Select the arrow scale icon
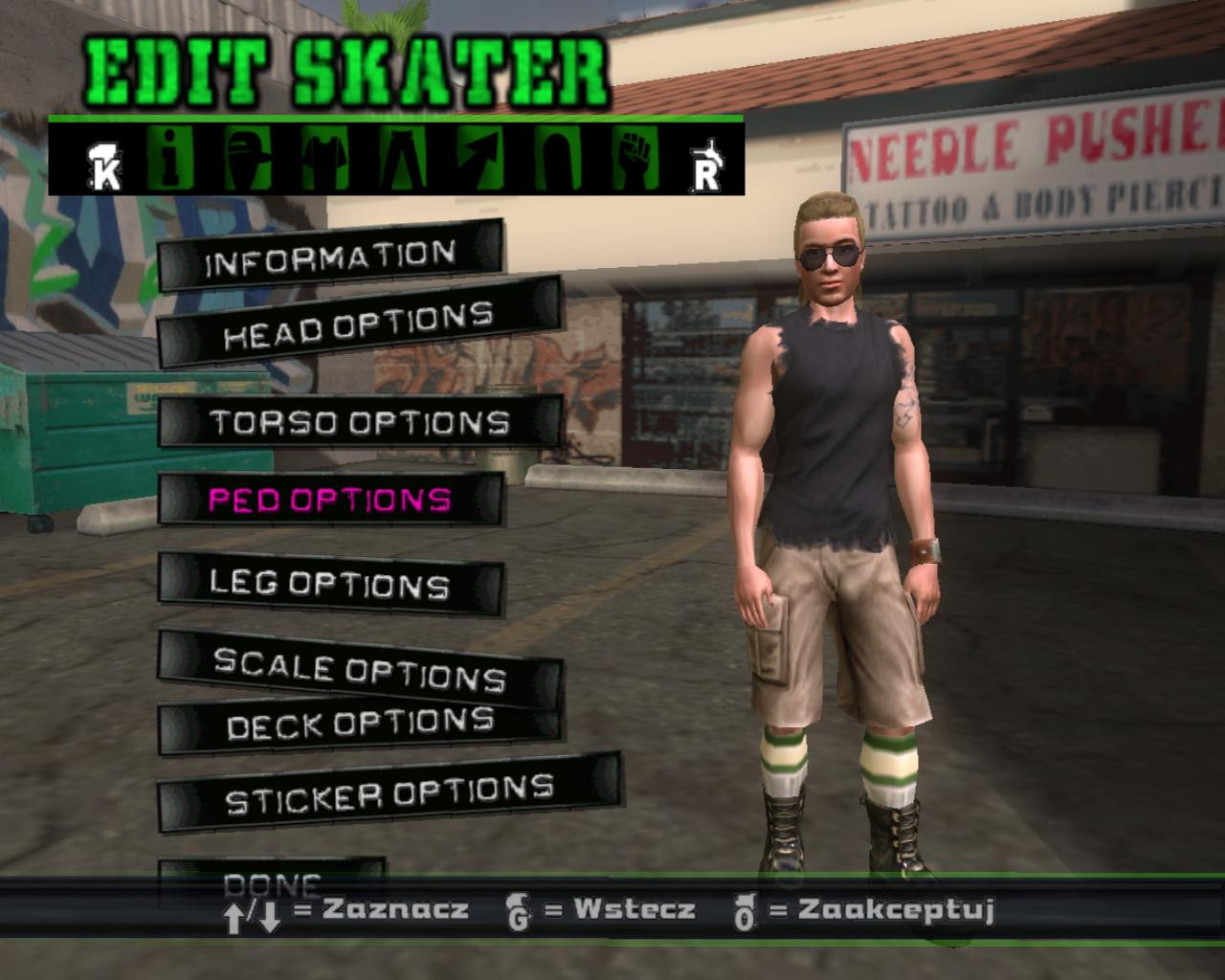The width and height of the screenshot is (1225, 980). click(x=481, y=158)
